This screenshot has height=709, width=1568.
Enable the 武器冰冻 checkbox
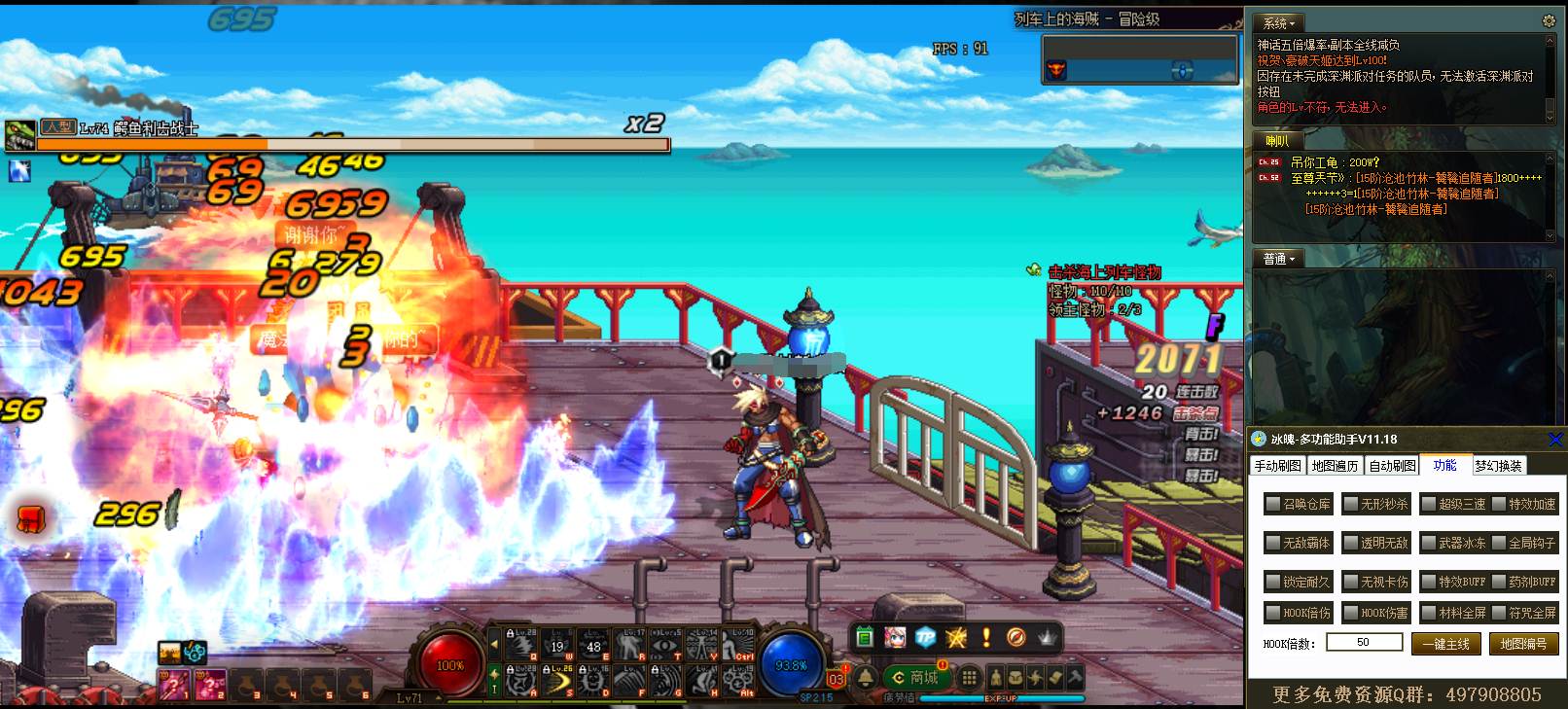click(1428, 543)
